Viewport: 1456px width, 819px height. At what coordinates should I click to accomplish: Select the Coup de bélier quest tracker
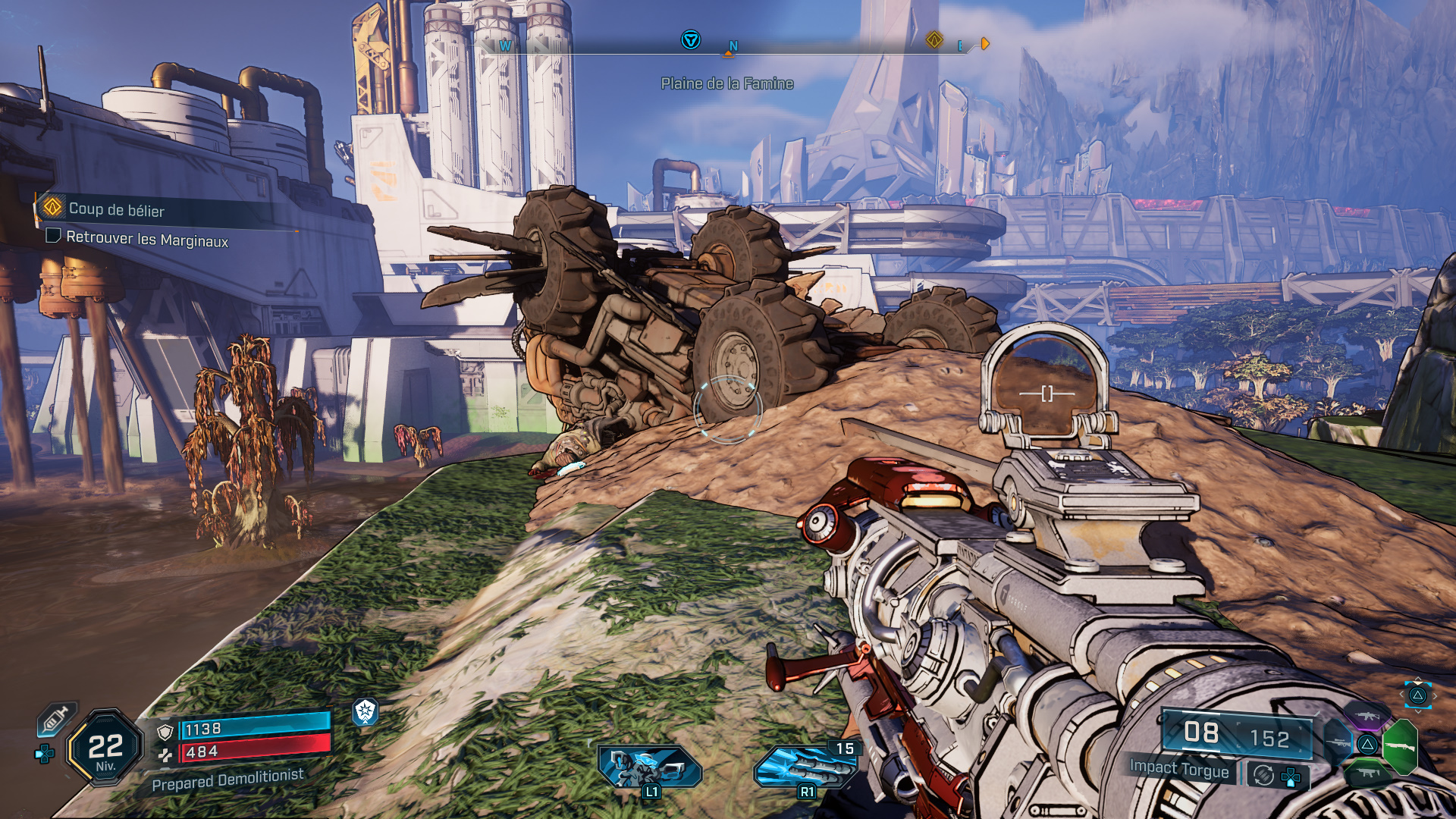click(x=116, y=209)
